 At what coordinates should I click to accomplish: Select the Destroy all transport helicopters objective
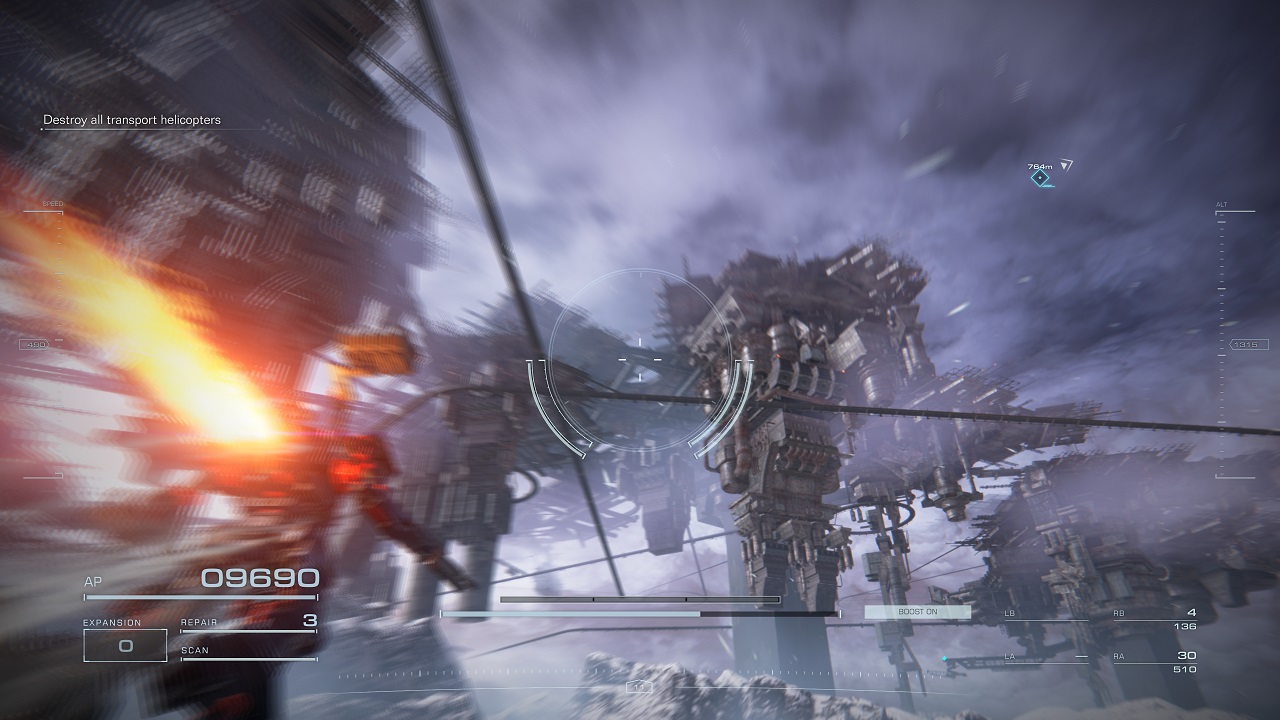(x=131, y=120)
